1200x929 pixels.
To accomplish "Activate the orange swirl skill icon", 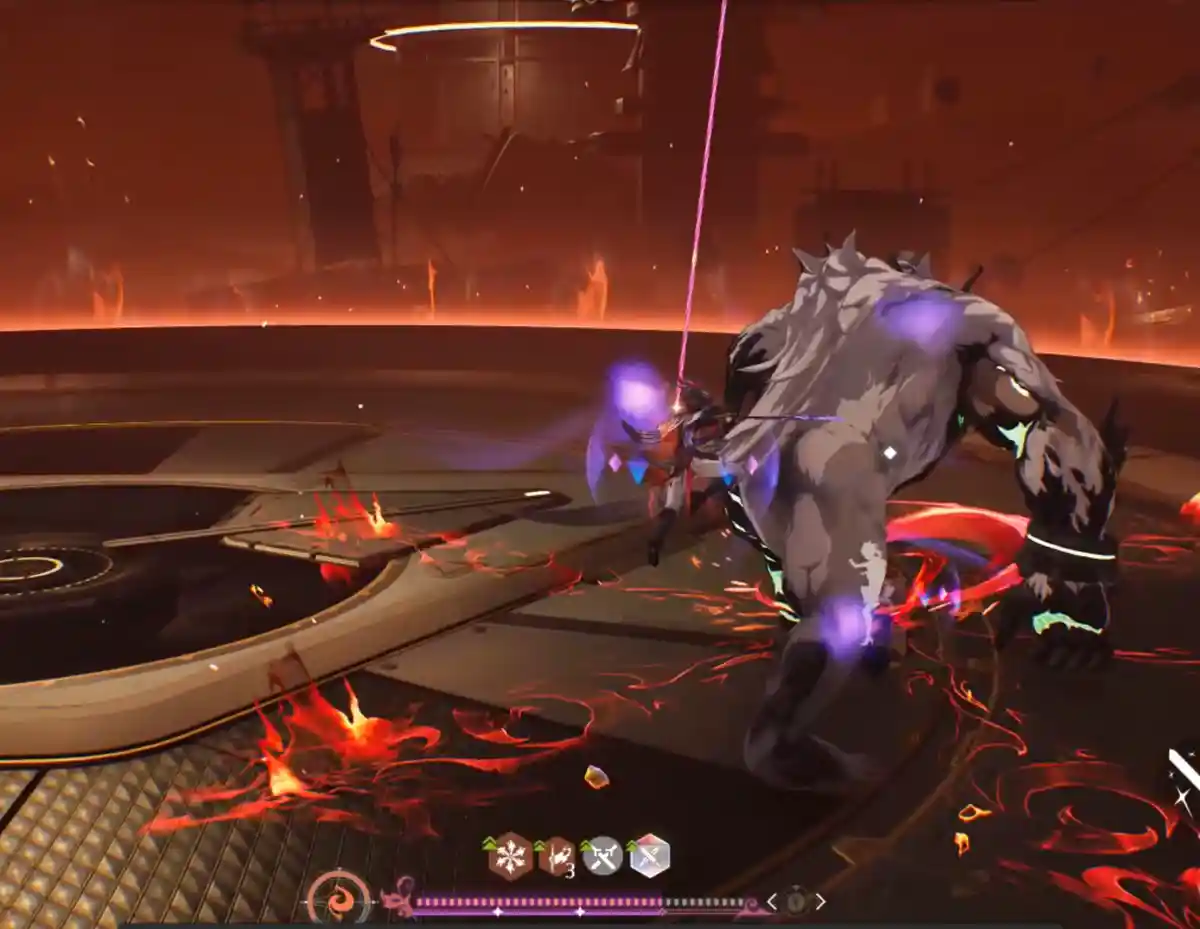I will (338, 897).
